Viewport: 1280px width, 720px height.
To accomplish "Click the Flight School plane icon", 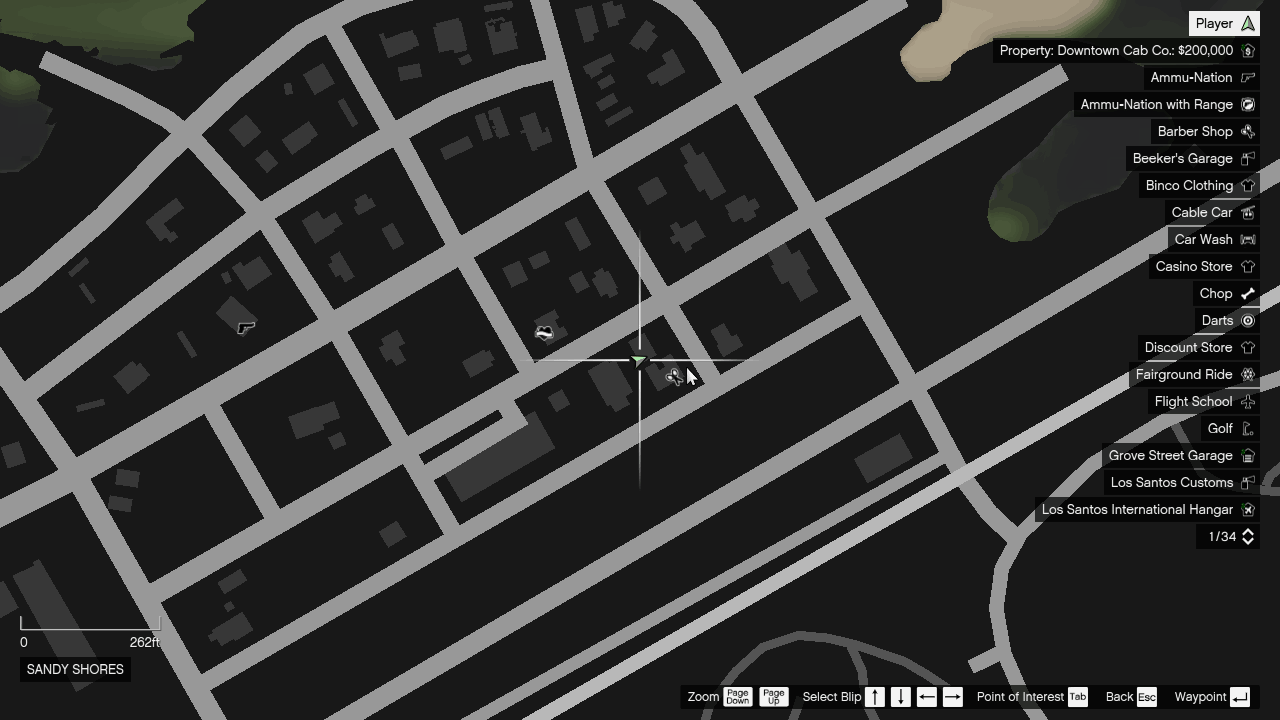I will point(1248,401).
